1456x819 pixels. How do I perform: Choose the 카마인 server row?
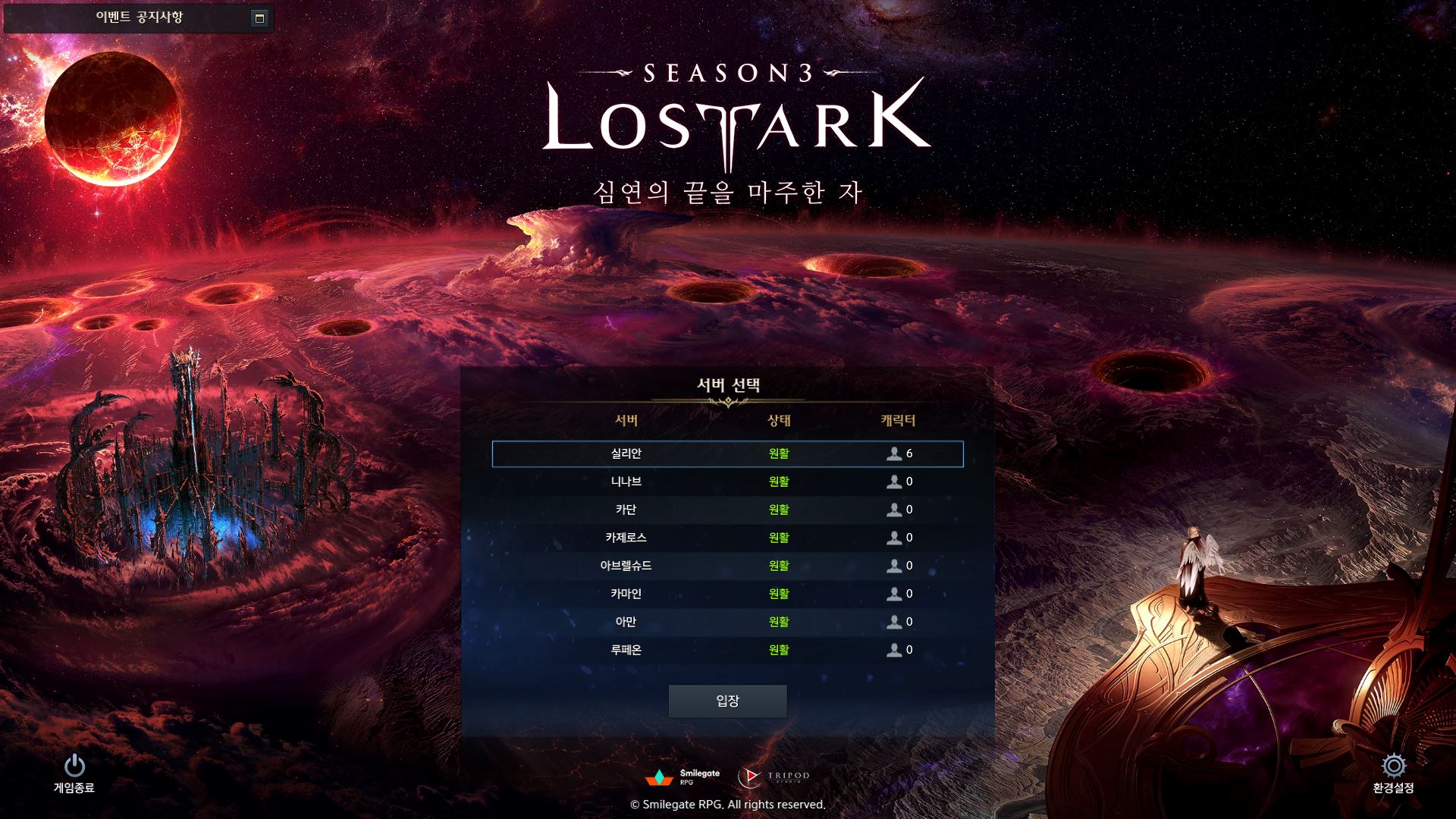click(x=726, y=594)
